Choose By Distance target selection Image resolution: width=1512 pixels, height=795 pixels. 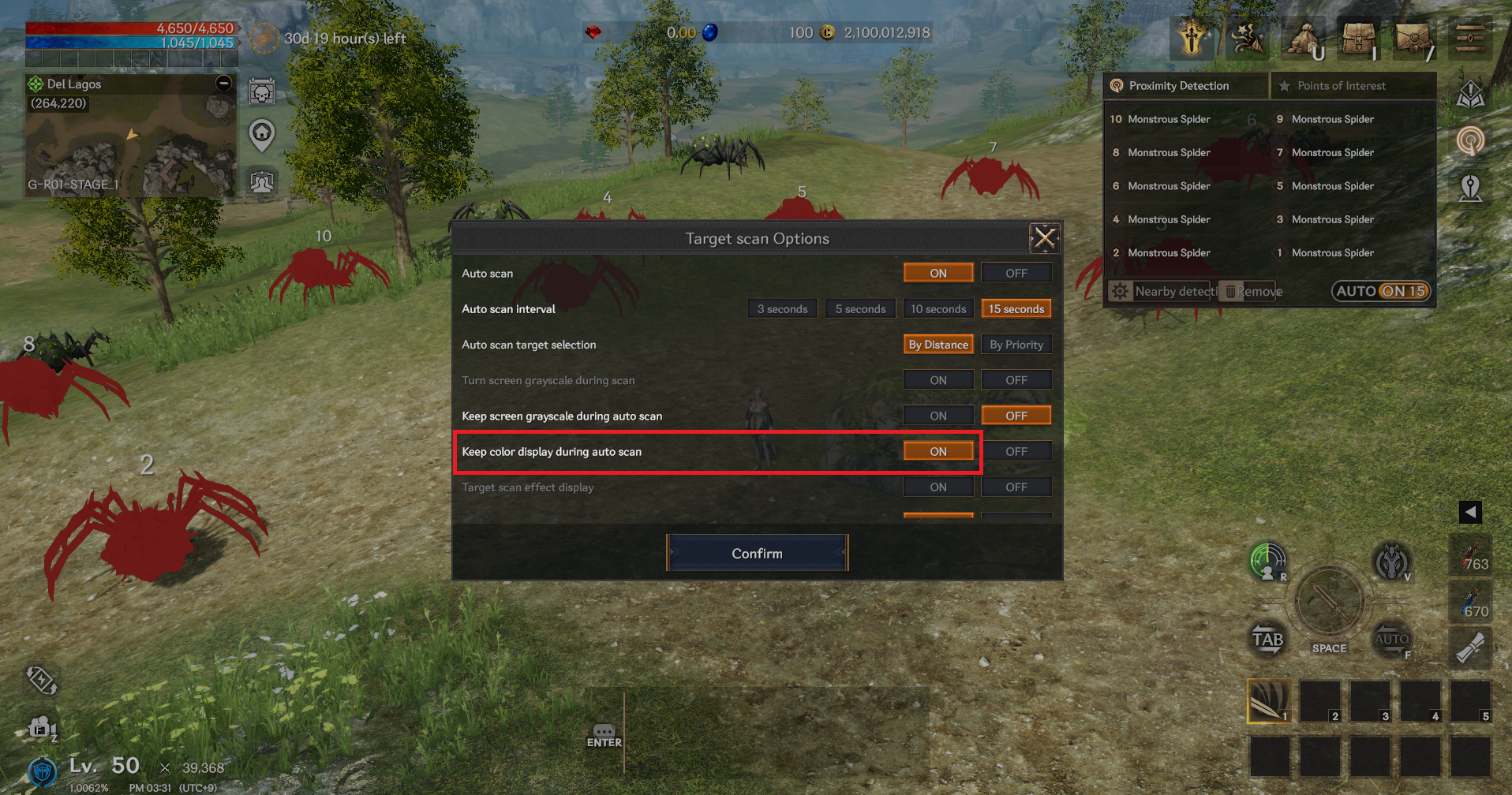(938, 345)
